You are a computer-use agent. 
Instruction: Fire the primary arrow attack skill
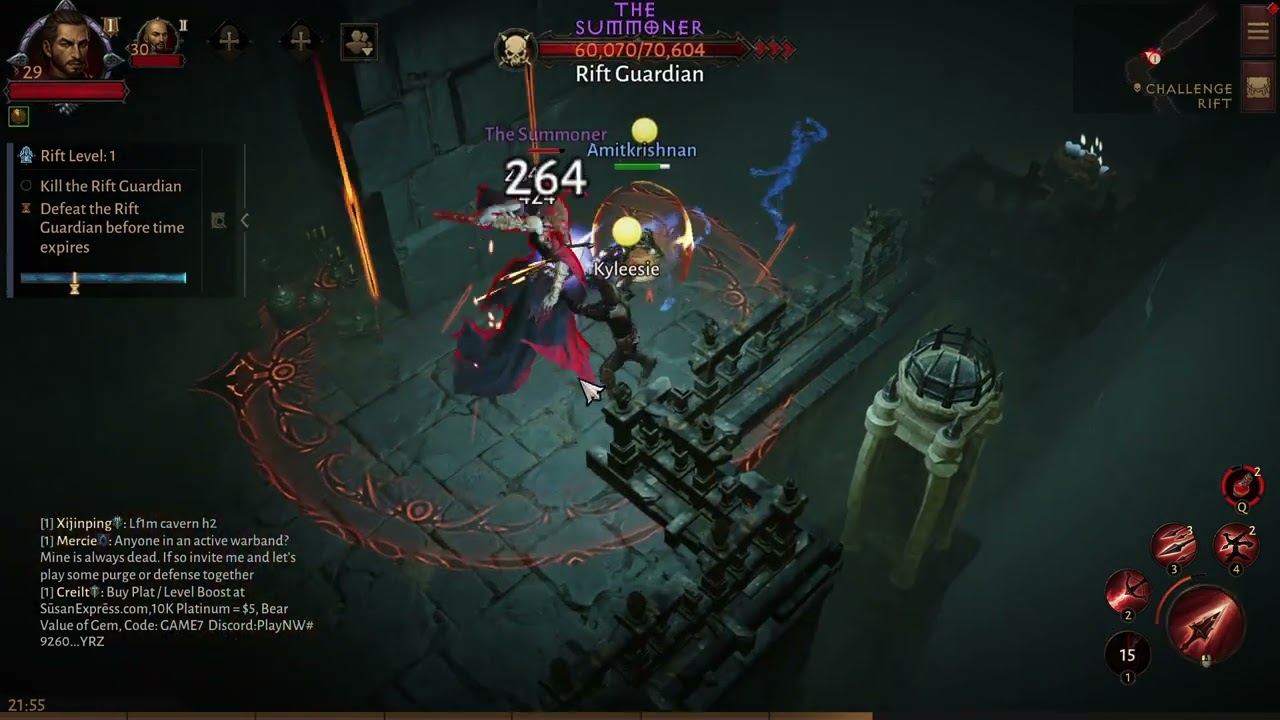point(1204,622)
